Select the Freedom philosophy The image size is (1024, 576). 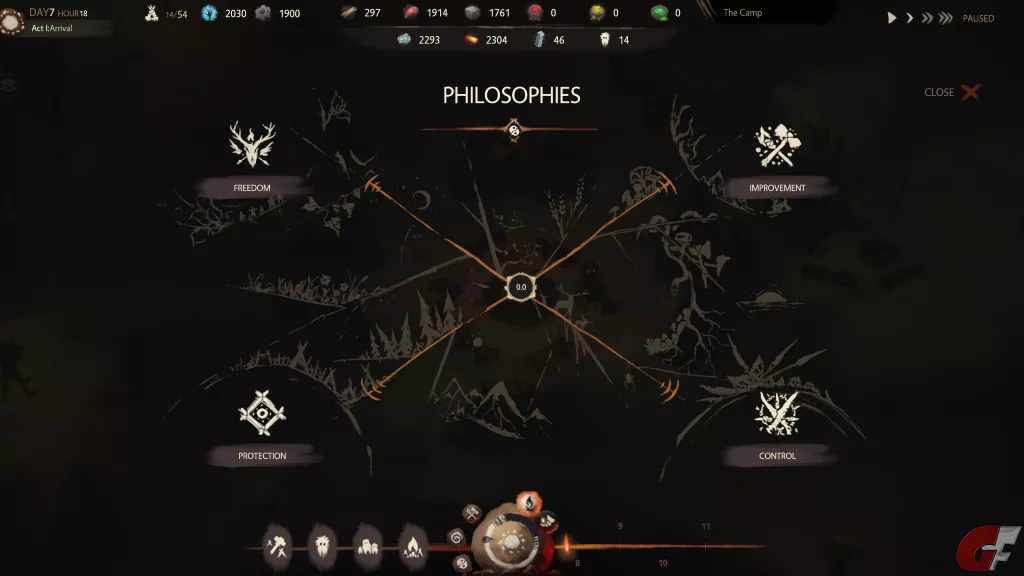tap(252, 145)
